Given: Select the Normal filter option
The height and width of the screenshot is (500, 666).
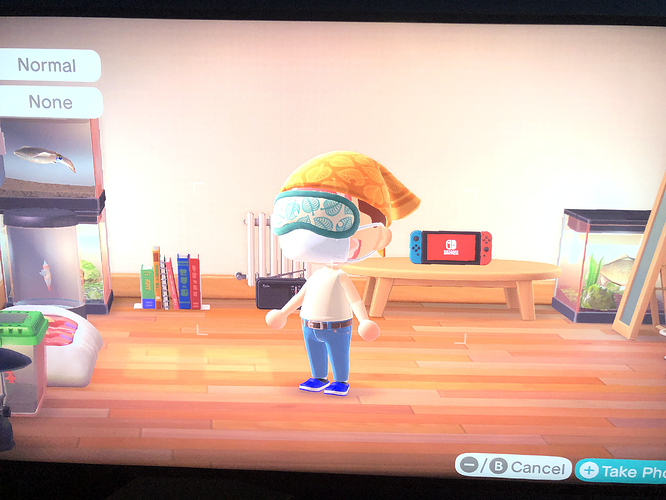Looking at the screenshot, I should [47, 66].
